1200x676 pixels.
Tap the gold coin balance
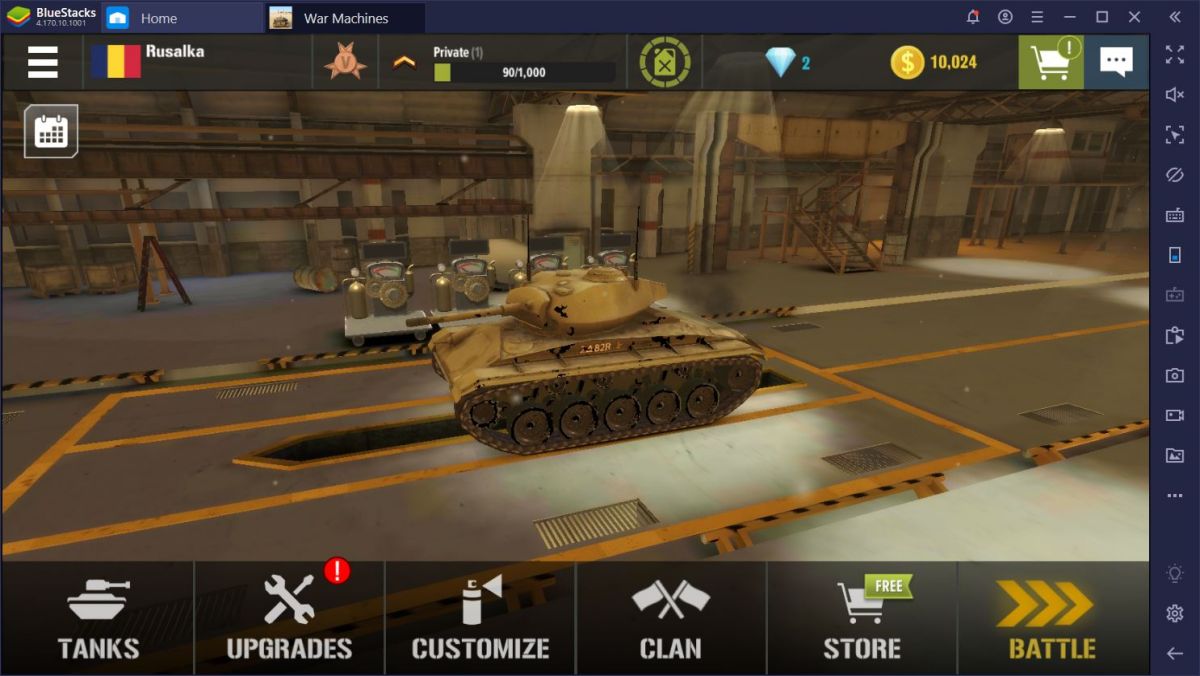[934, 62]
